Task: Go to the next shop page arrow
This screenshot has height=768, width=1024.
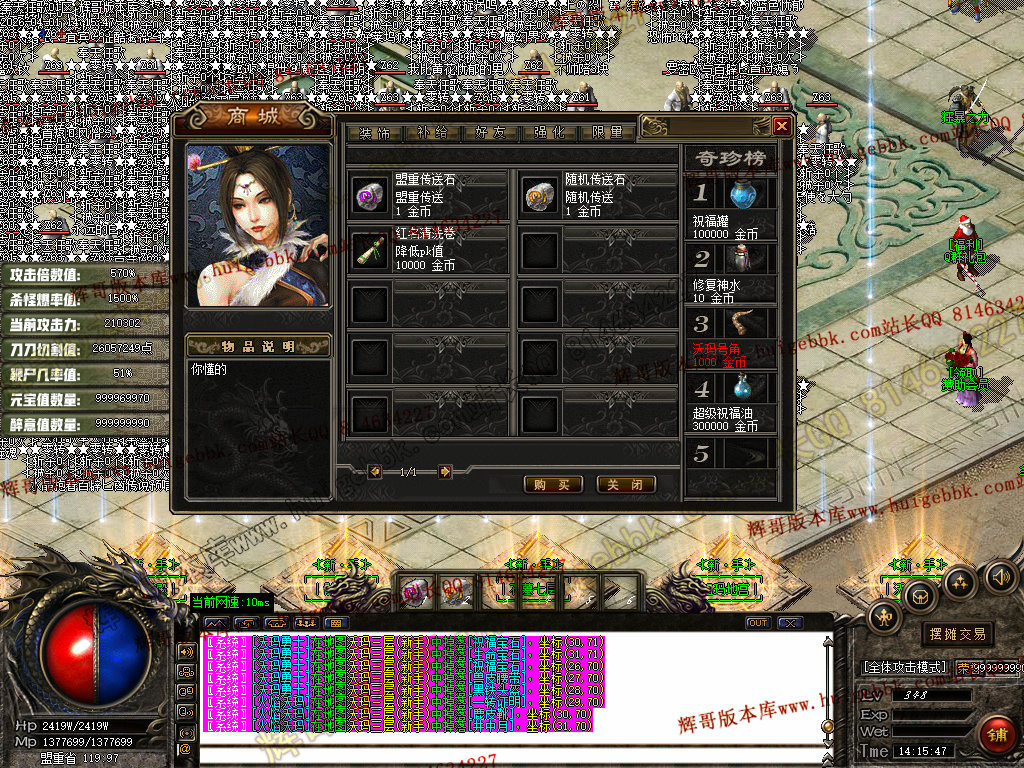Action: click(x=445, y=472)
